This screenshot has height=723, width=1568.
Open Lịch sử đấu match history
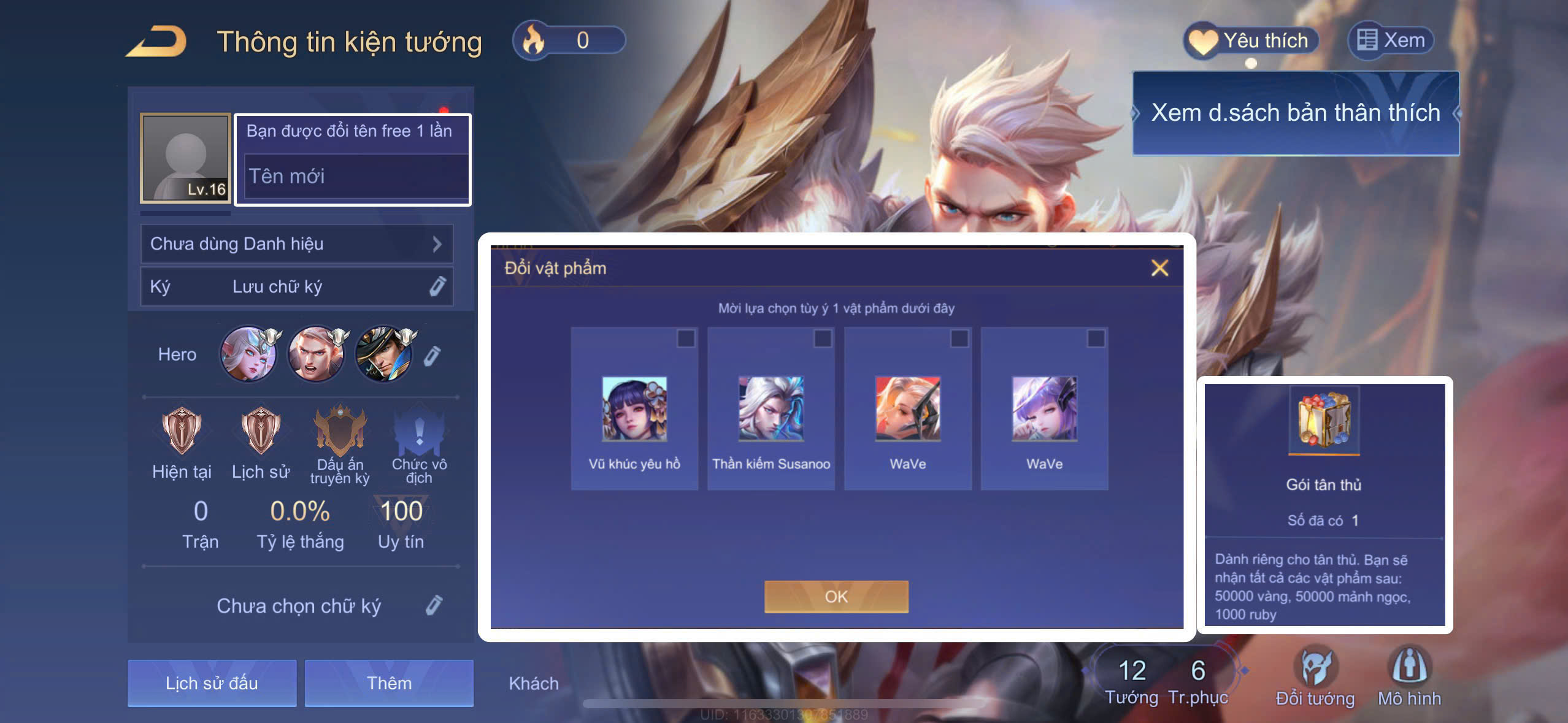212,683
